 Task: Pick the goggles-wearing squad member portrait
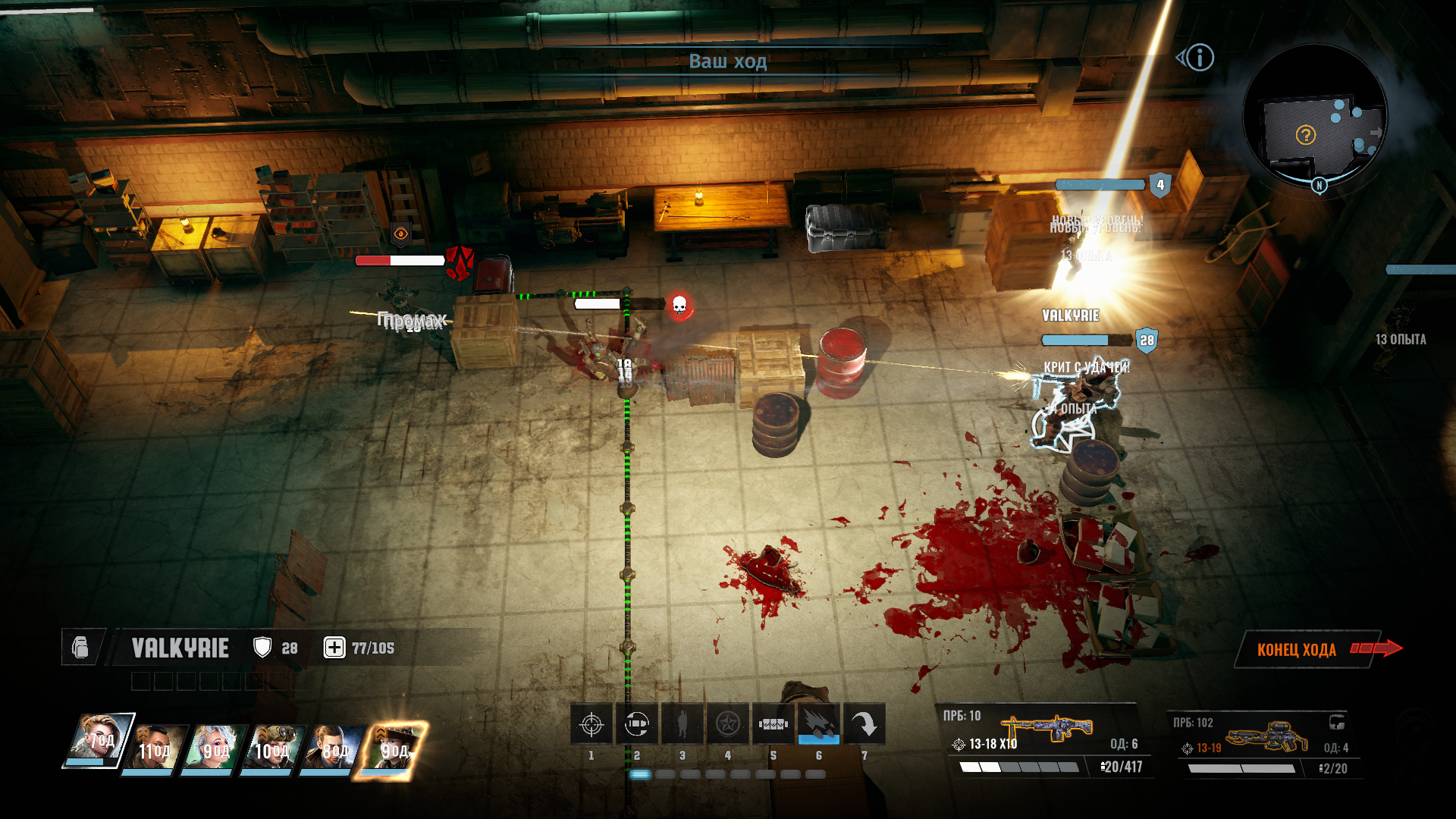coord(271,748)
